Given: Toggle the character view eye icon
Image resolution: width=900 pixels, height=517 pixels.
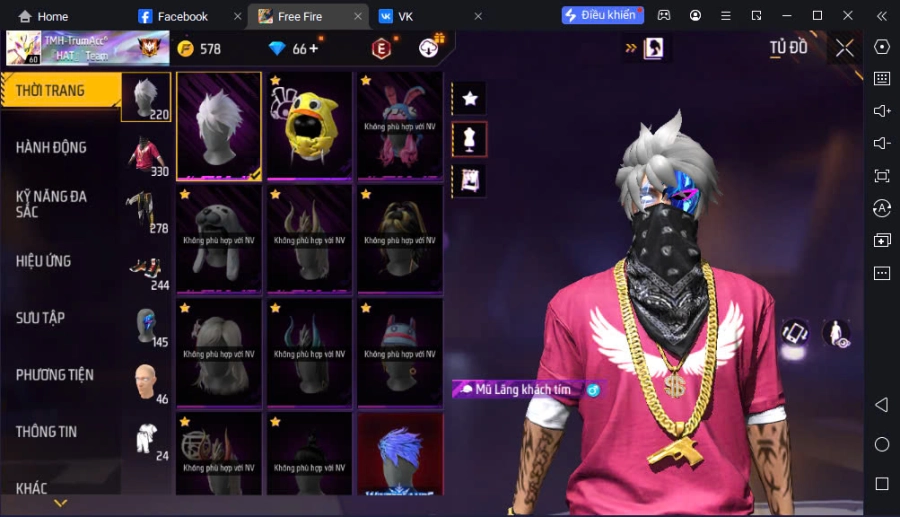Looking at the screenshot, I should point(837,334).
